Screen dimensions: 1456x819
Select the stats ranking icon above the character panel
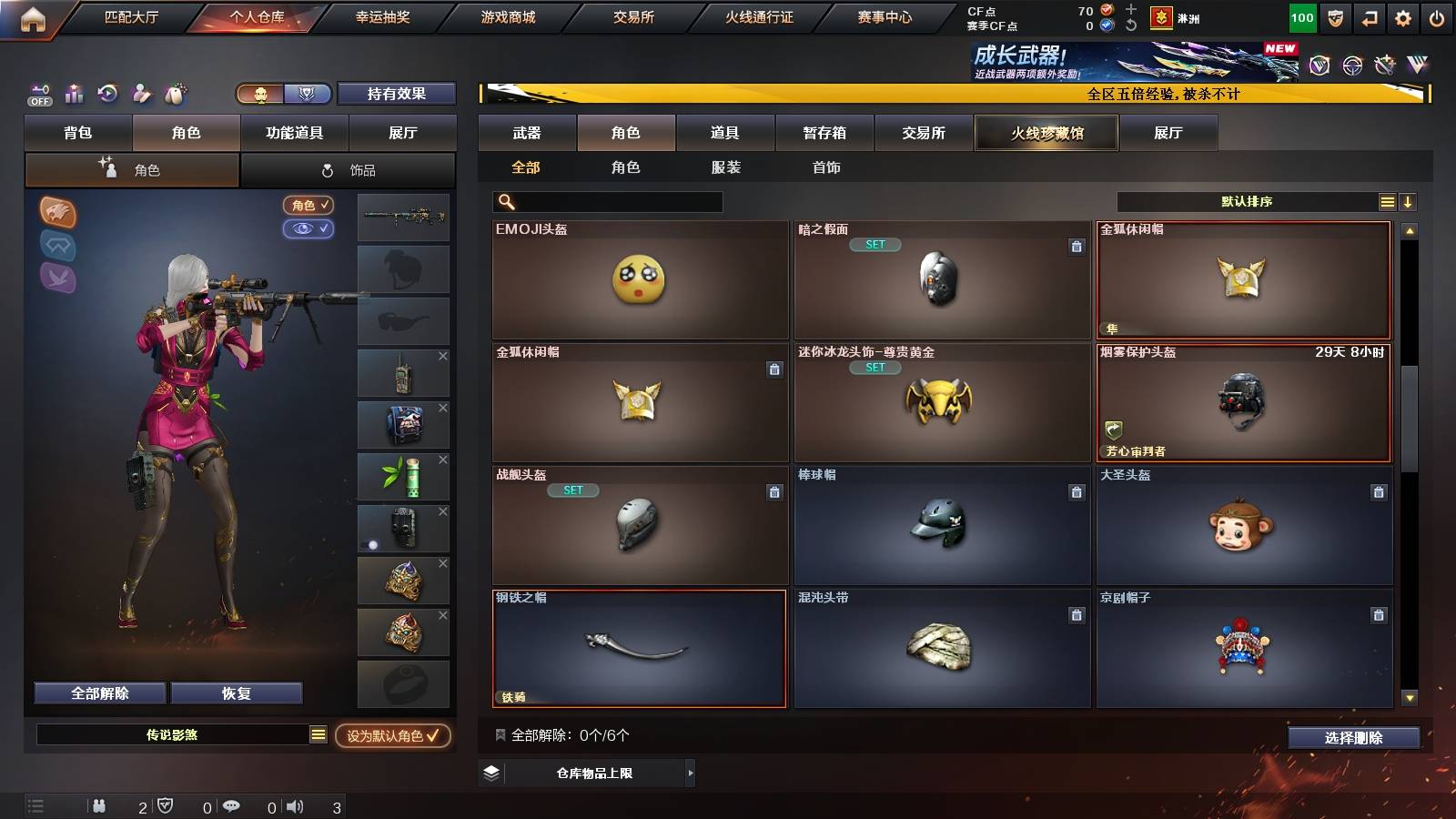75,93
